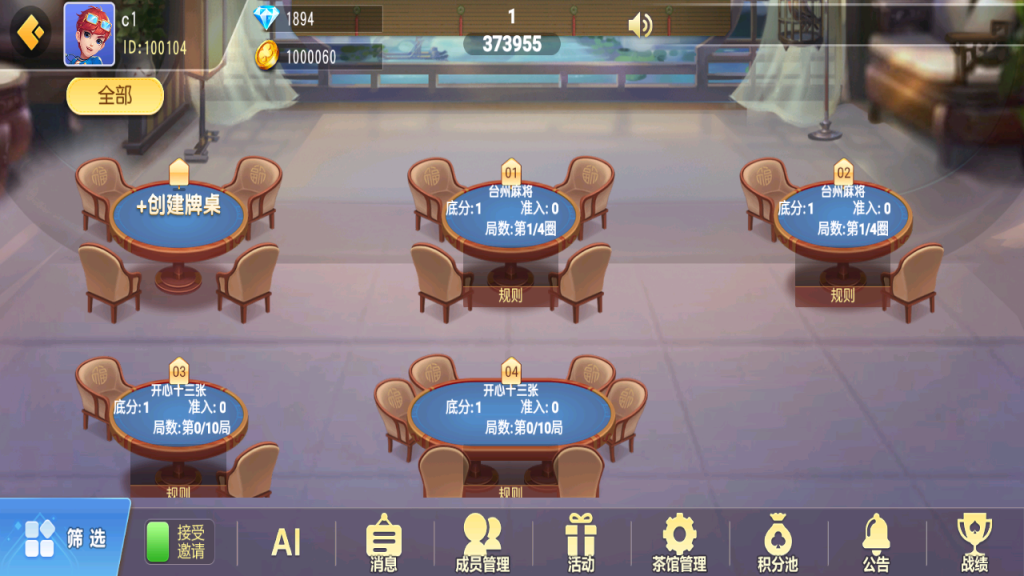
Task: Select the 全部 filter button
Action: 115,96
